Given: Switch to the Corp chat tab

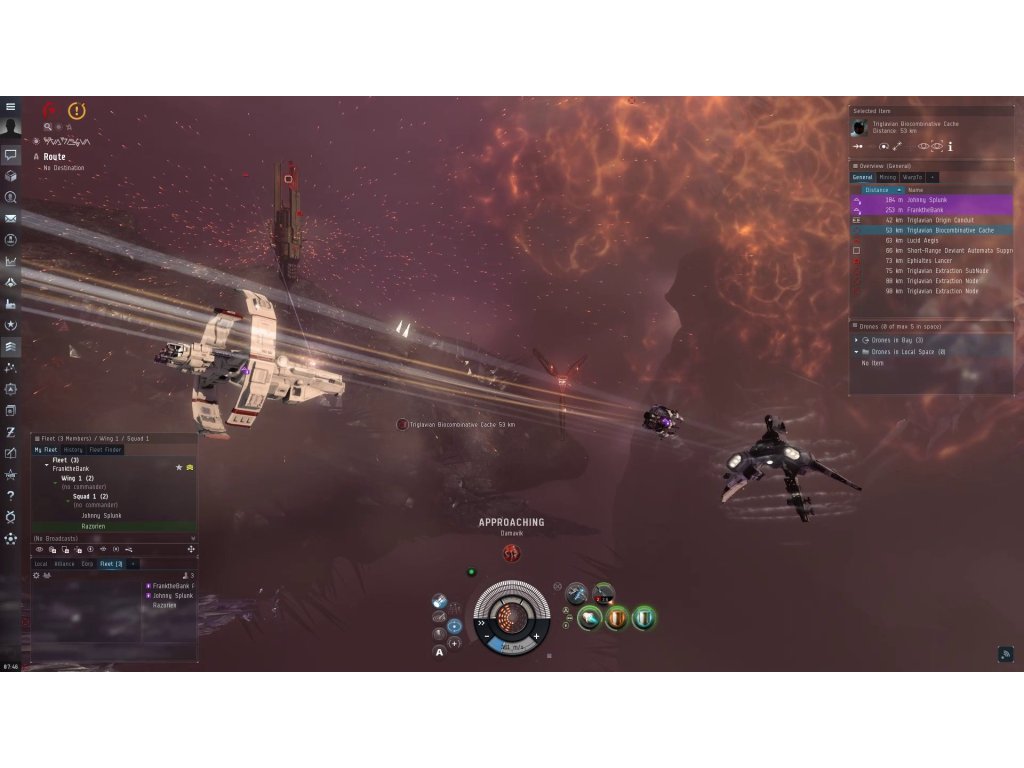Looking at the screenshot, I should point(87,564).
